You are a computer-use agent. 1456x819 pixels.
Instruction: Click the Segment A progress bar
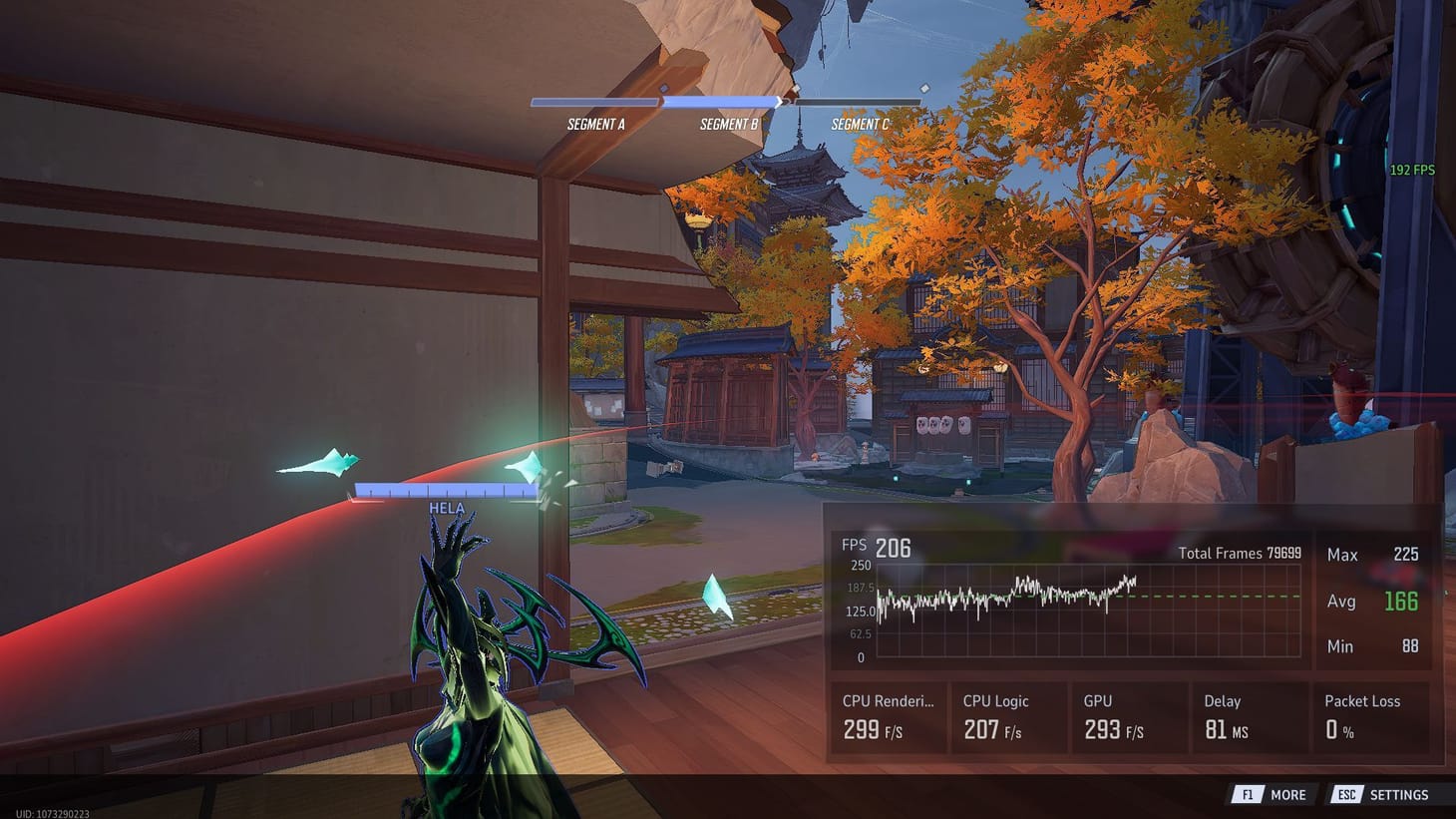coord(596,101)
